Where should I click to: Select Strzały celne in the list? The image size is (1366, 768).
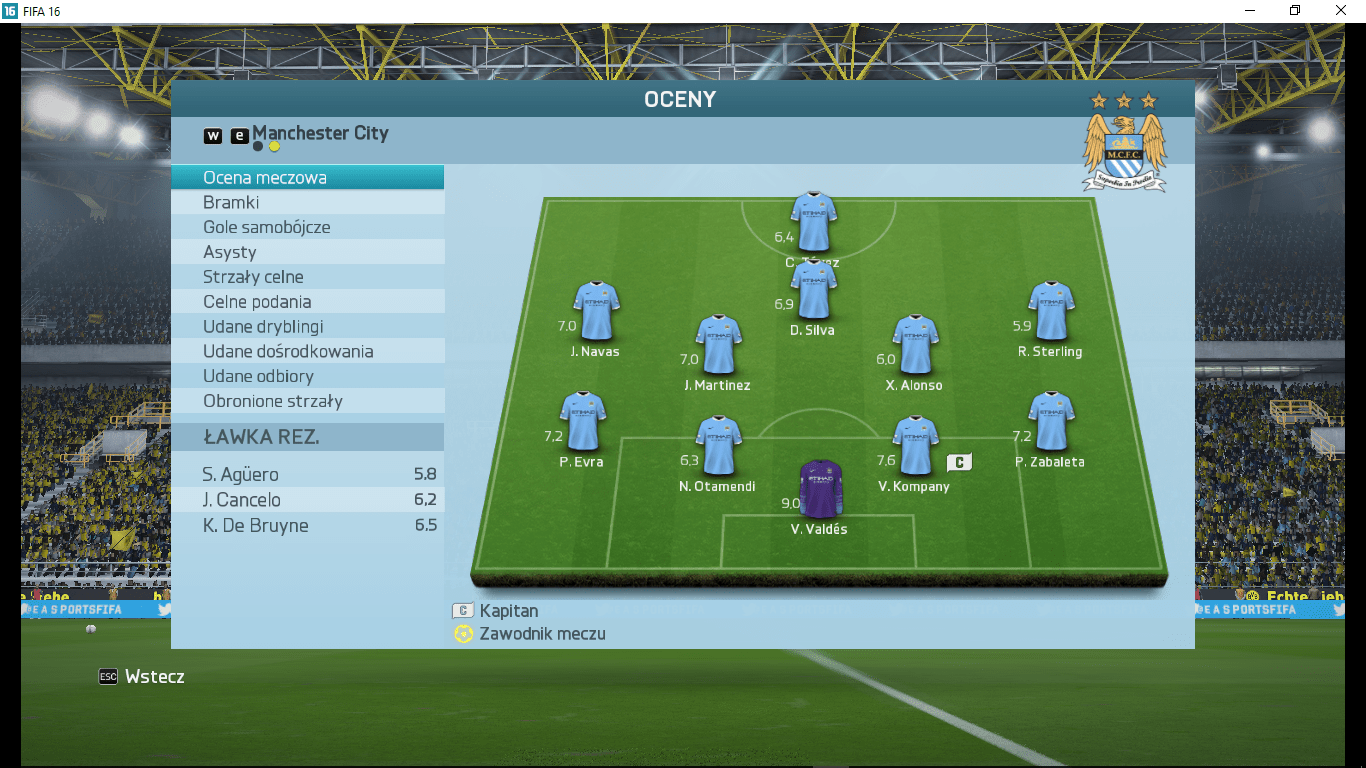[307, 277]
